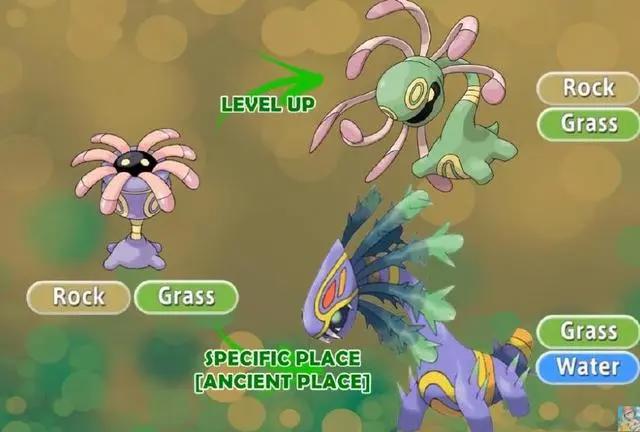640x432 pixels.
Task: Choose the Grass badge above Water
Action: pyautogui.click(x=588, y=331)
